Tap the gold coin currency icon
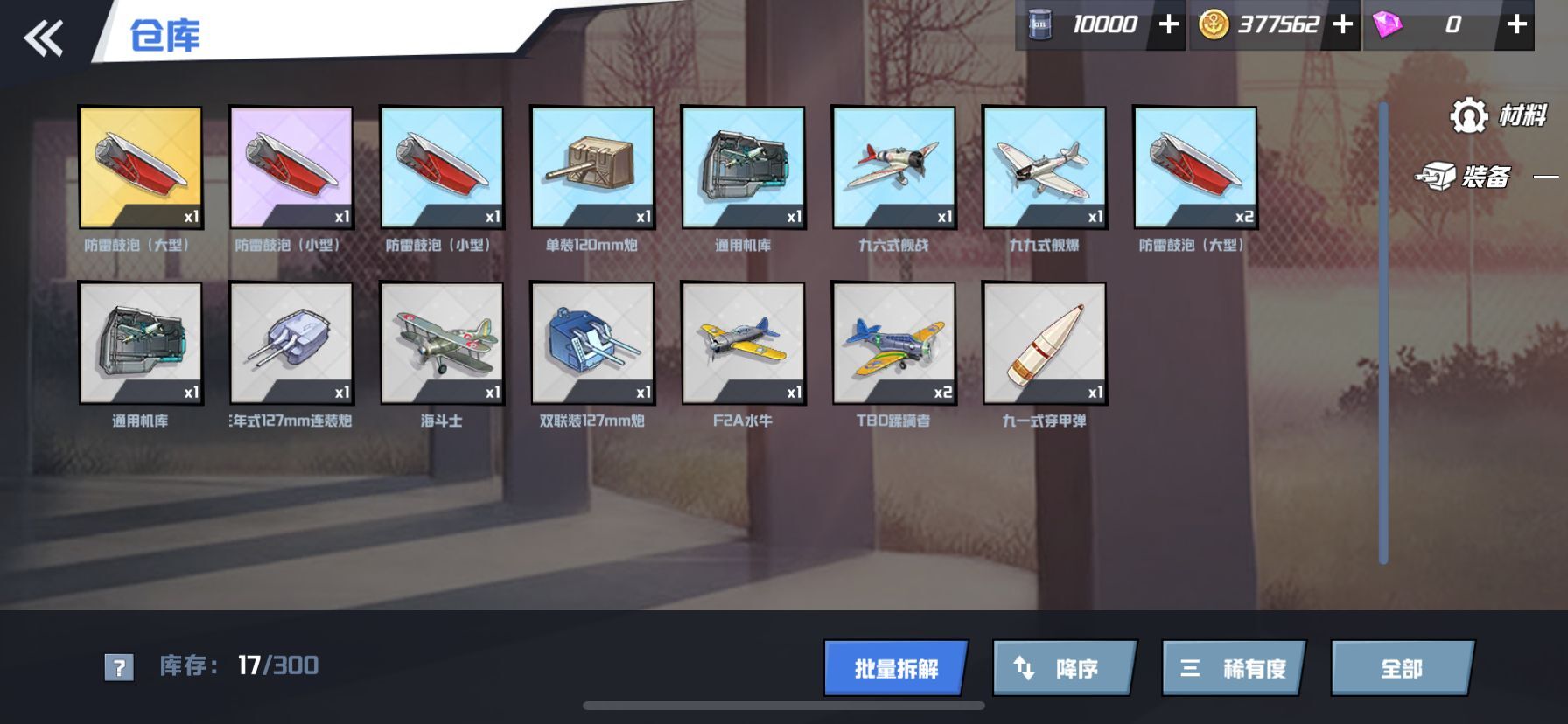 [x=1214, y=24]
